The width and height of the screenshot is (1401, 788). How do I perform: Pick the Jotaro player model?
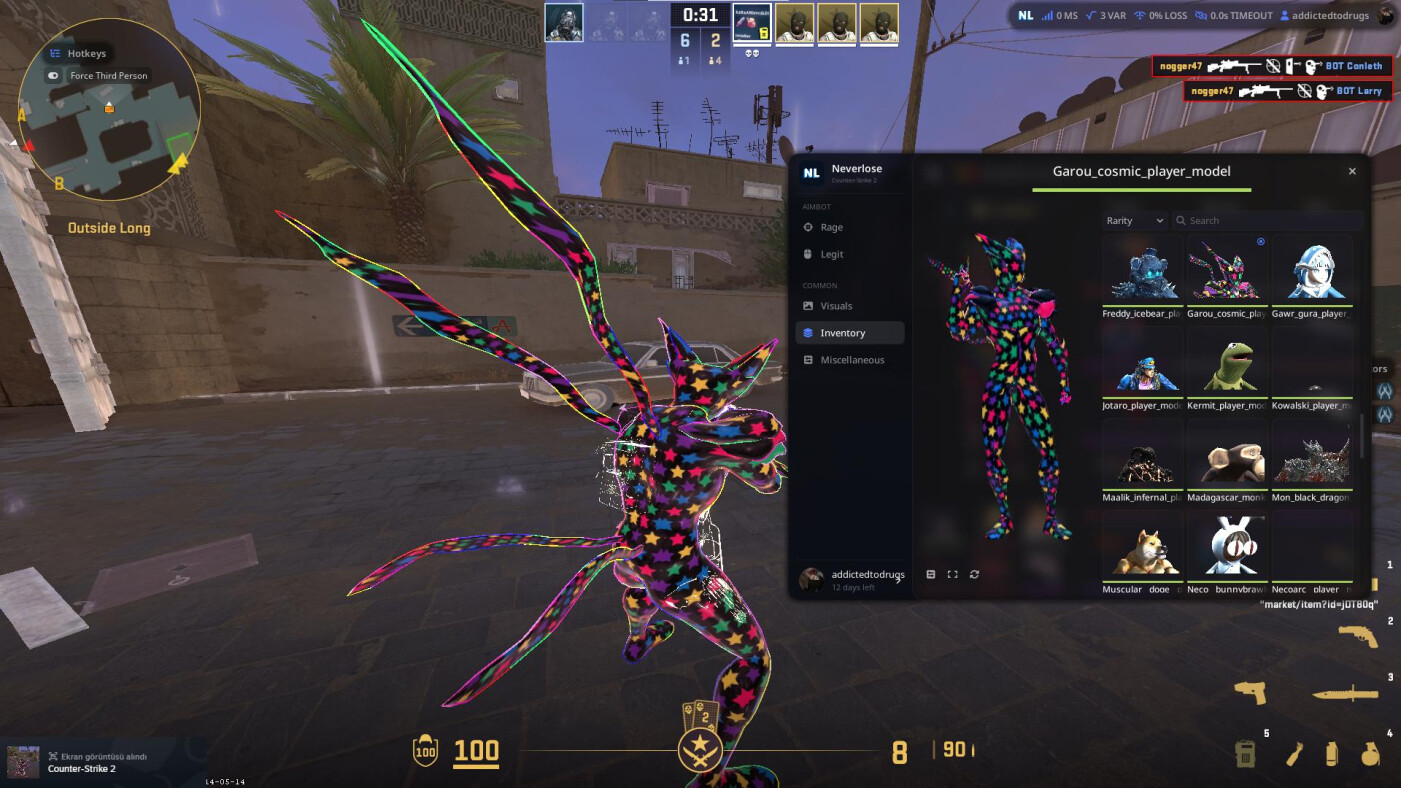1142,367
